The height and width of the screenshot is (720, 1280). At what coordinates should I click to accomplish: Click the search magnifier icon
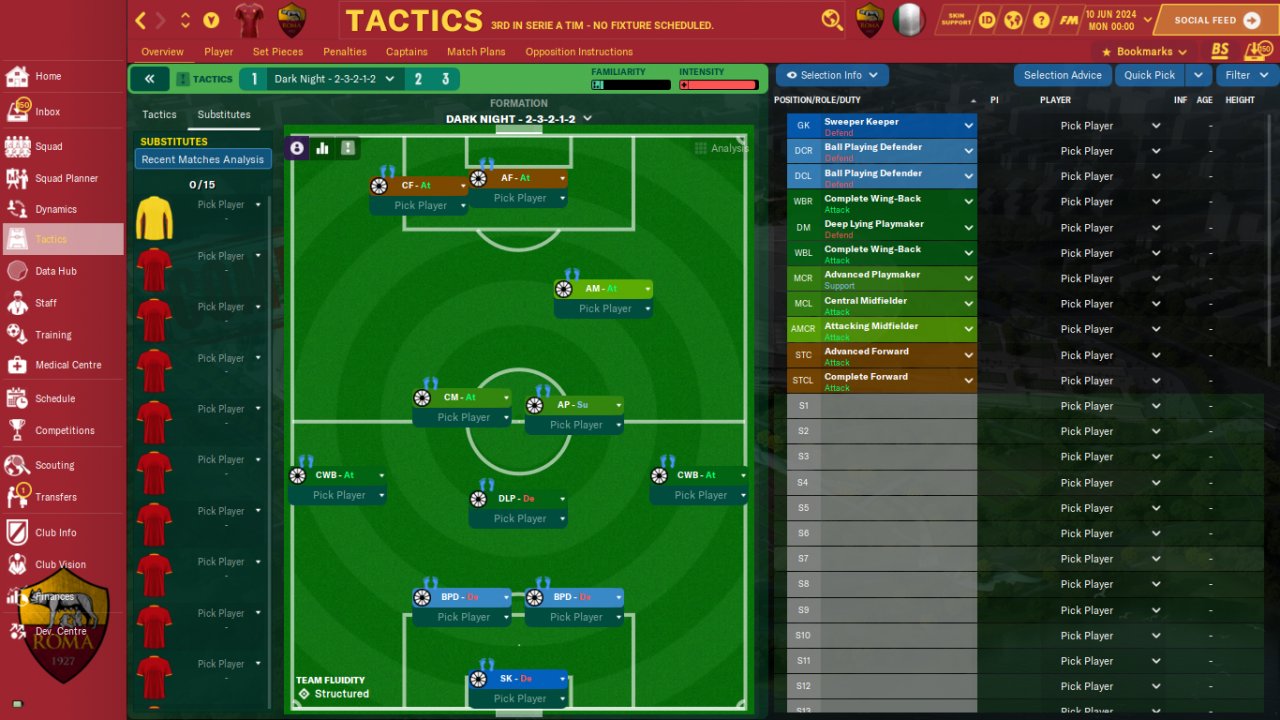click(832, 20)
